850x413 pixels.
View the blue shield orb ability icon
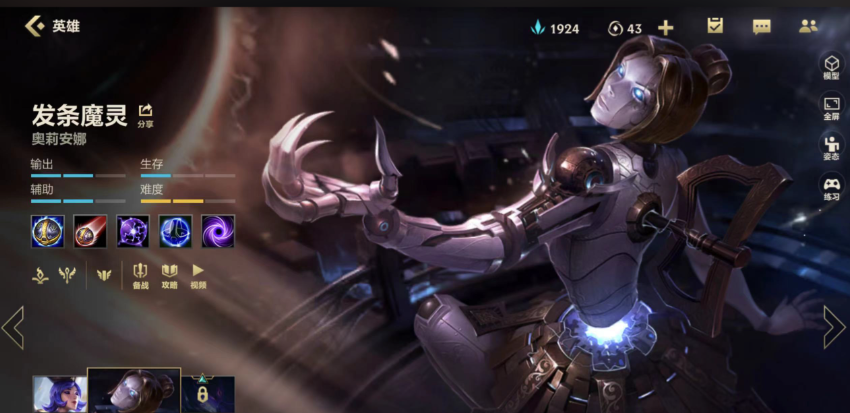176,231
